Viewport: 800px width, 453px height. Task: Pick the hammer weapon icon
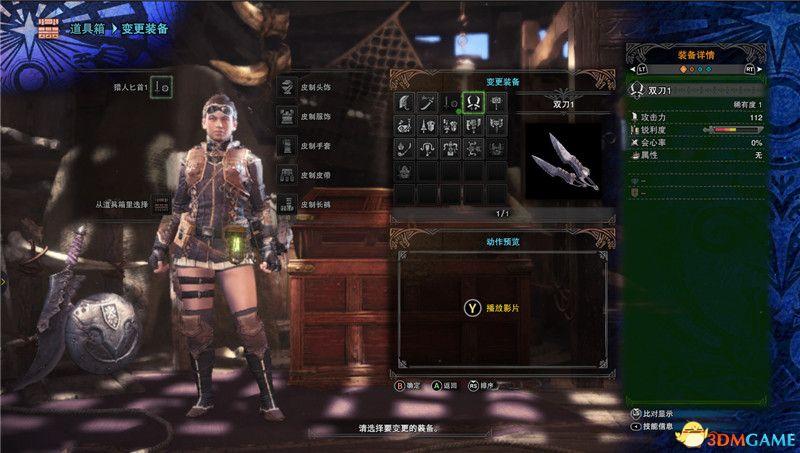[x=496, y=102]
